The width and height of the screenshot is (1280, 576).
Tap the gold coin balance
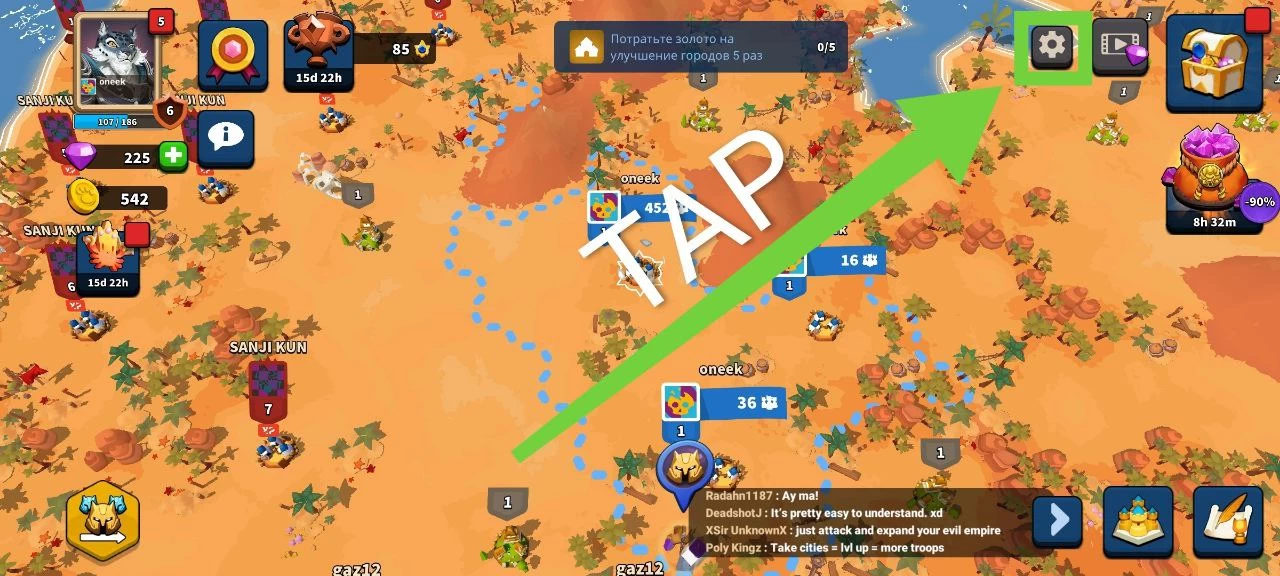tap(118, 199)
